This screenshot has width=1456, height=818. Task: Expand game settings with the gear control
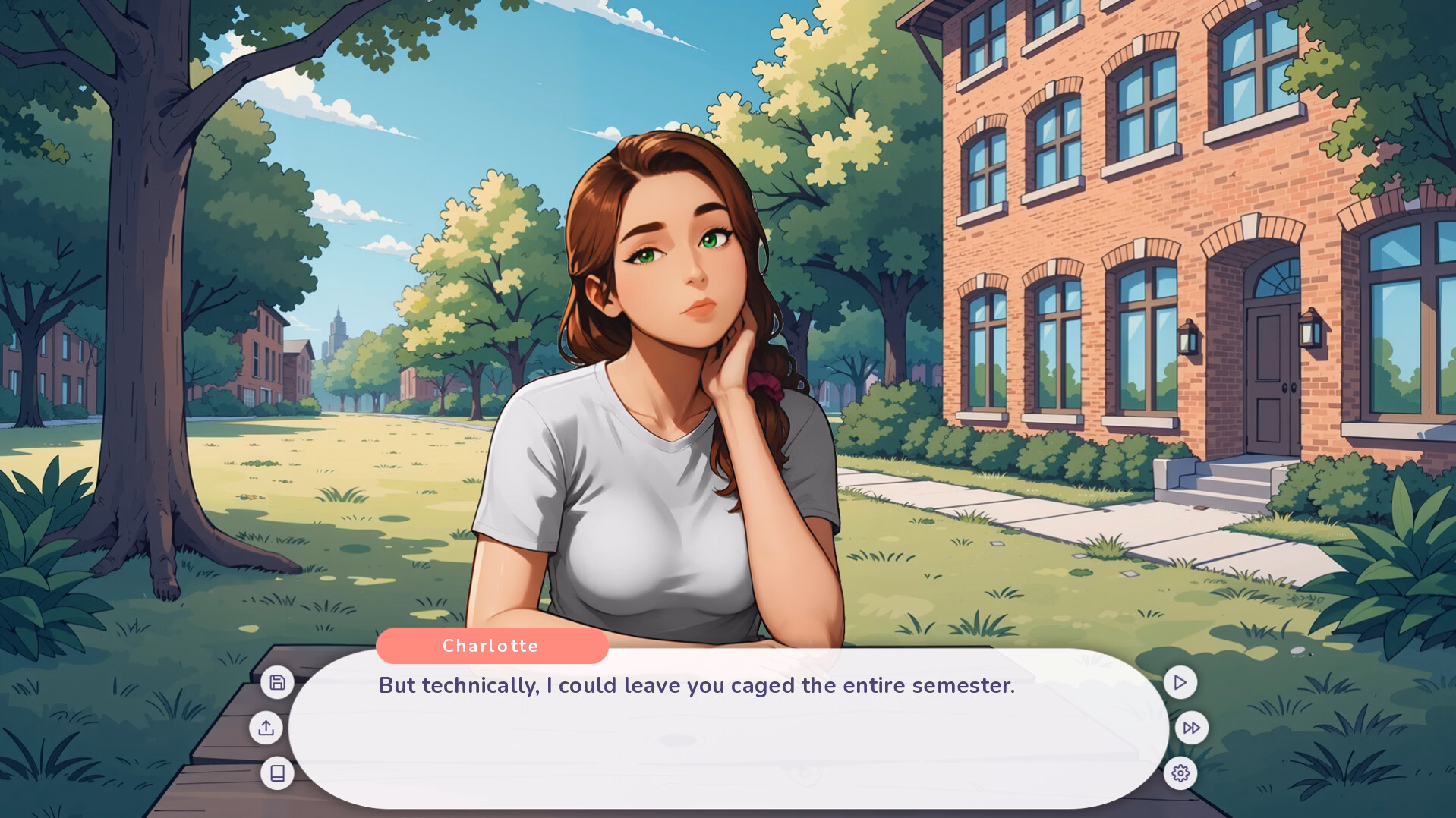1179,772
